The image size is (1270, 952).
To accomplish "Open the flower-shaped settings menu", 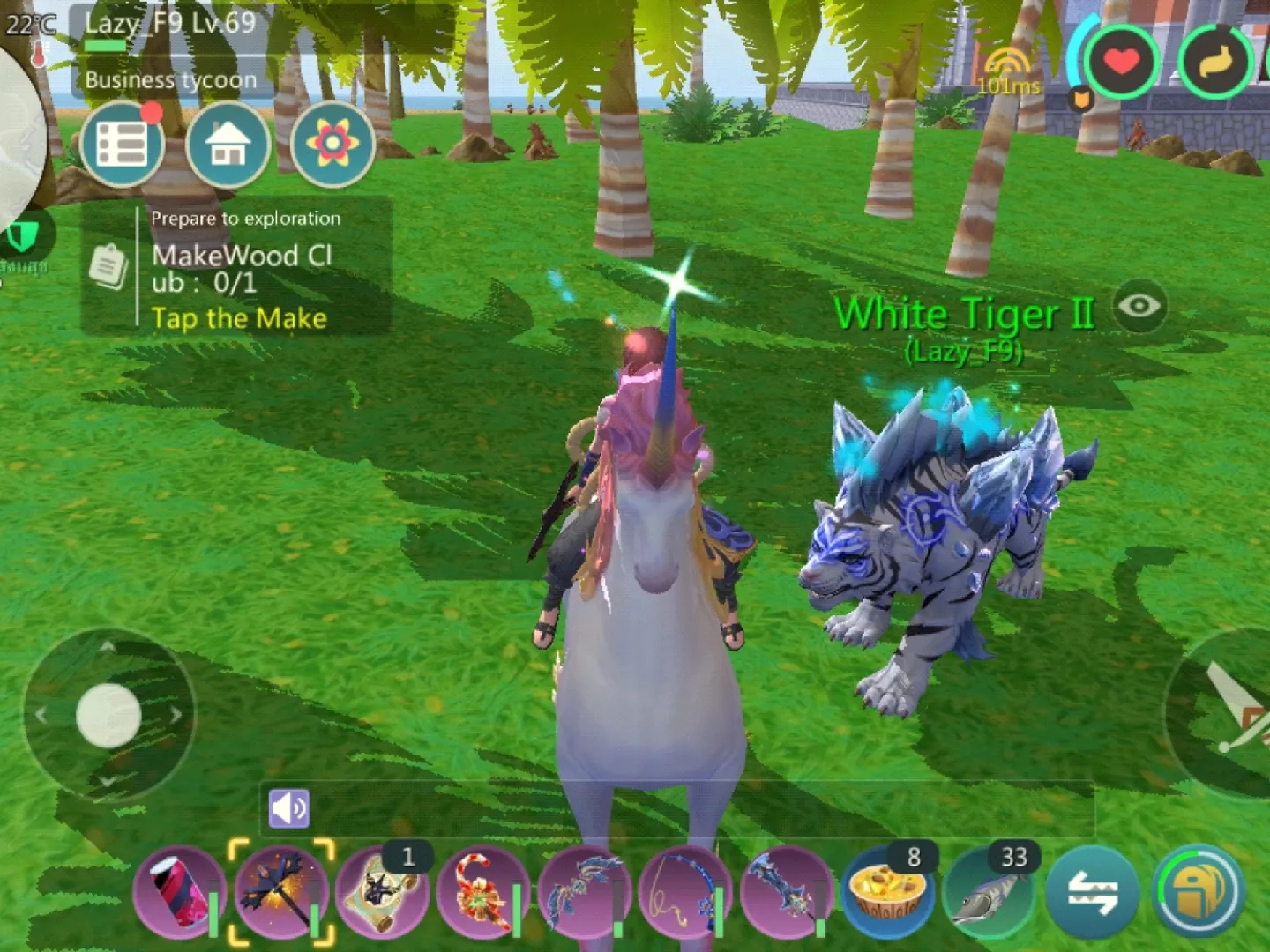I will (332, 144).
